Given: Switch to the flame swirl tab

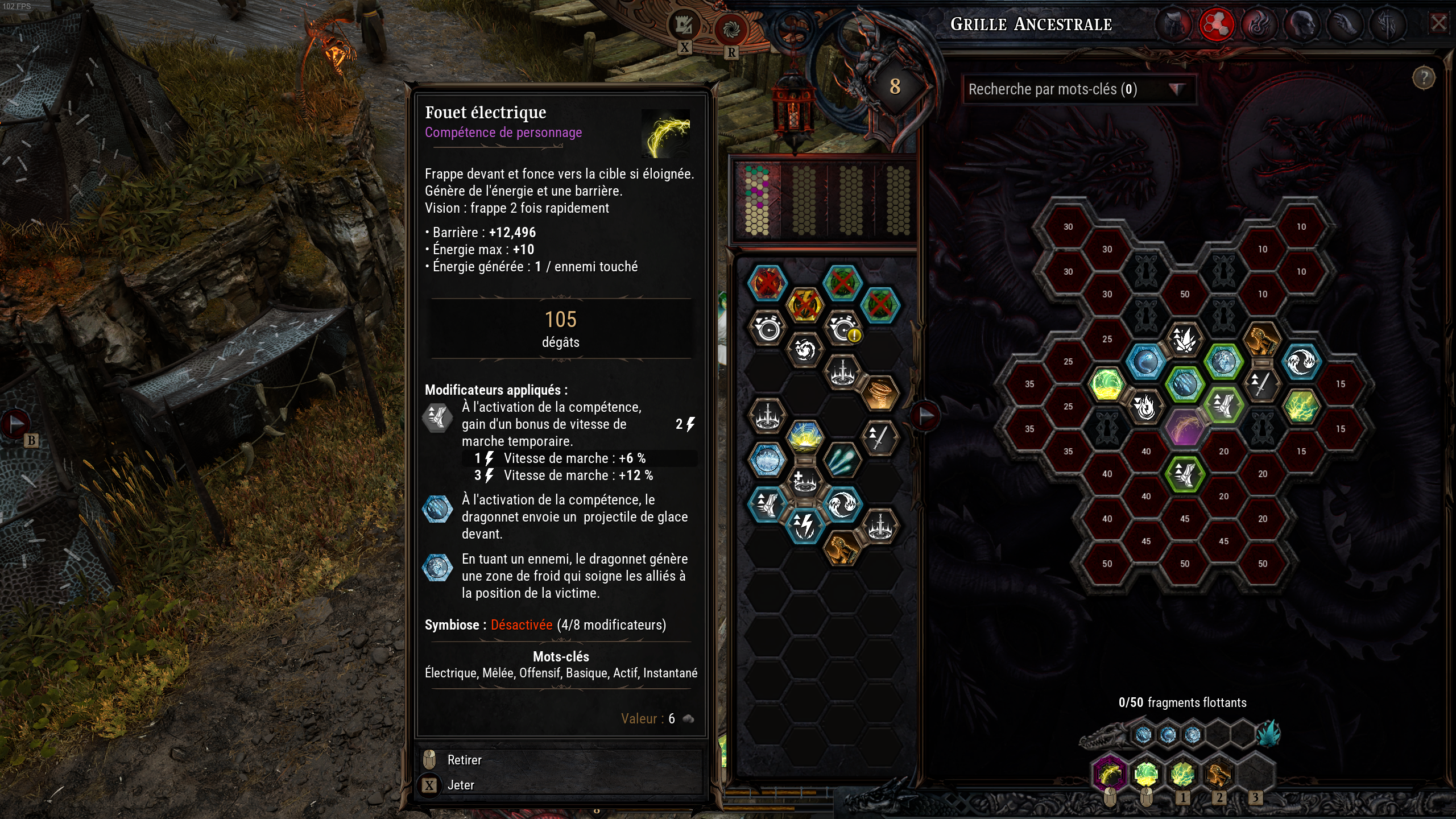Looking at the screenshot, I should point(1259,24).
